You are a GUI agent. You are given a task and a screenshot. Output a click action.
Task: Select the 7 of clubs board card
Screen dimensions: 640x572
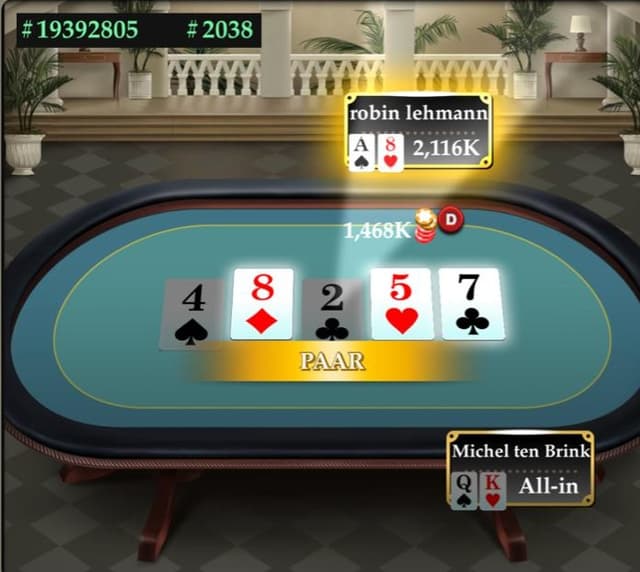coord(472,304)
